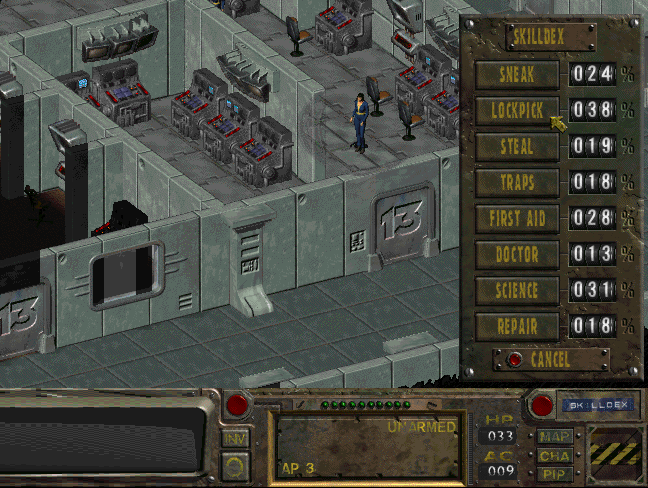Screen dimensions: 648x488
Task: Use the Science skill
Action: pyautogui.click(x=517, y=290)
